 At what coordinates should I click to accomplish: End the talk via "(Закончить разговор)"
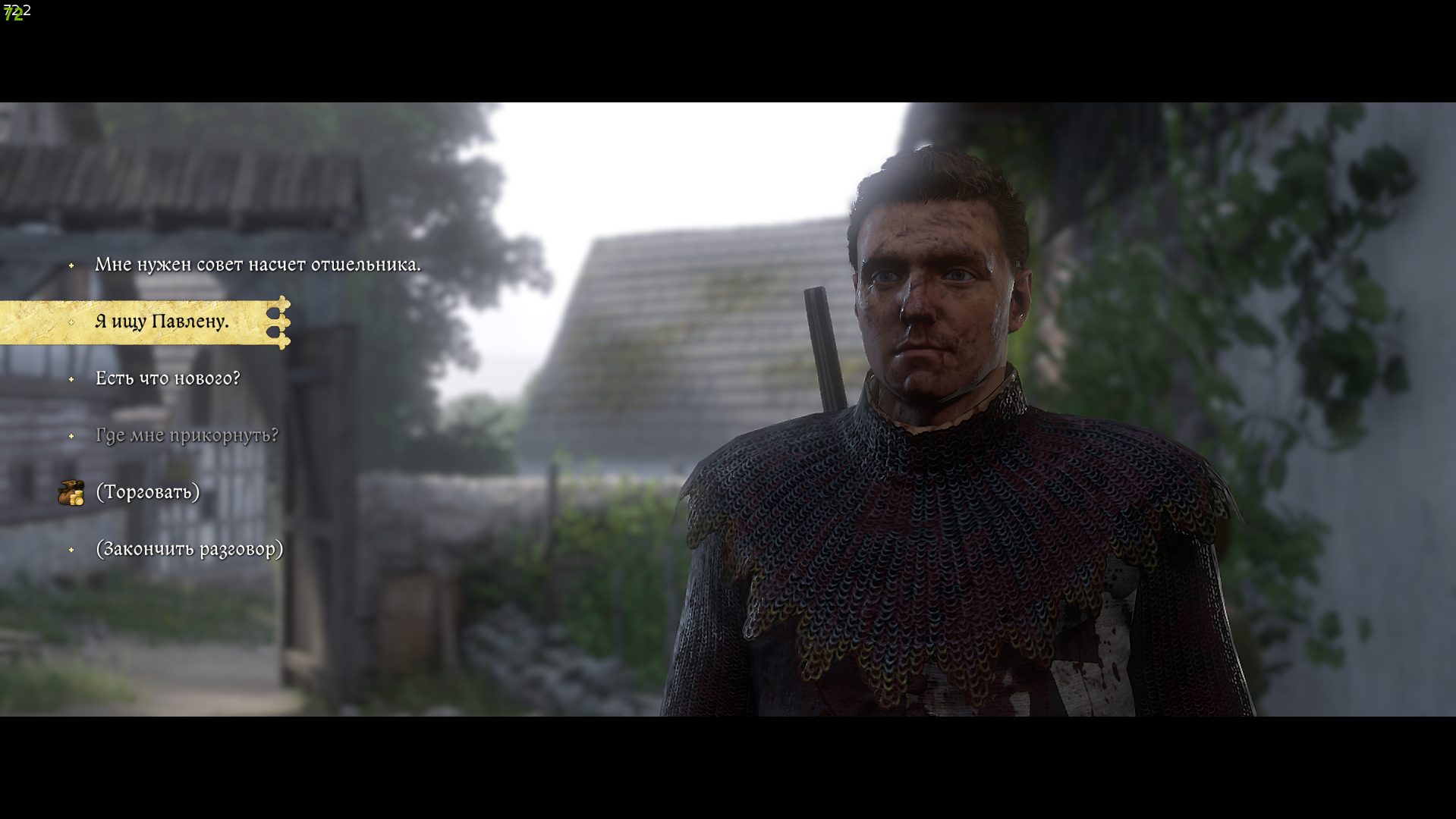pyautogui.click(x=189, y=549)
